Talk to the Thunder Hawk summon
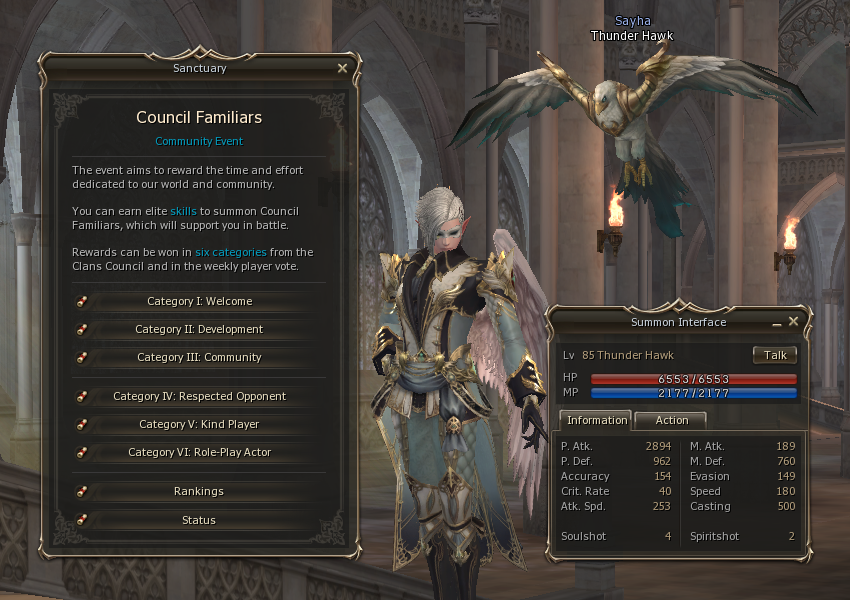This screenshot has width=850, height=600. [x=775, y=355]
